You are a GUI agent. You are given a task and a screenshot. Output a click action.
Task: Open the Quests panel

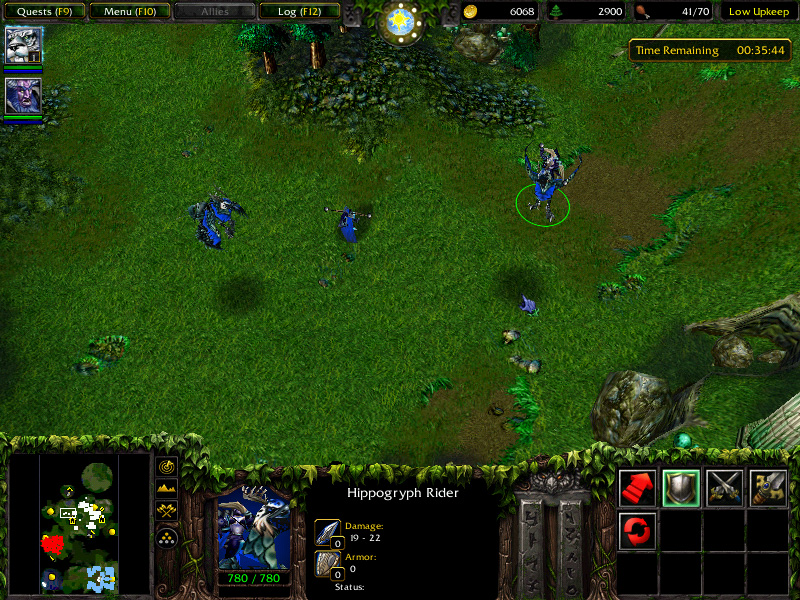(43, 12)
